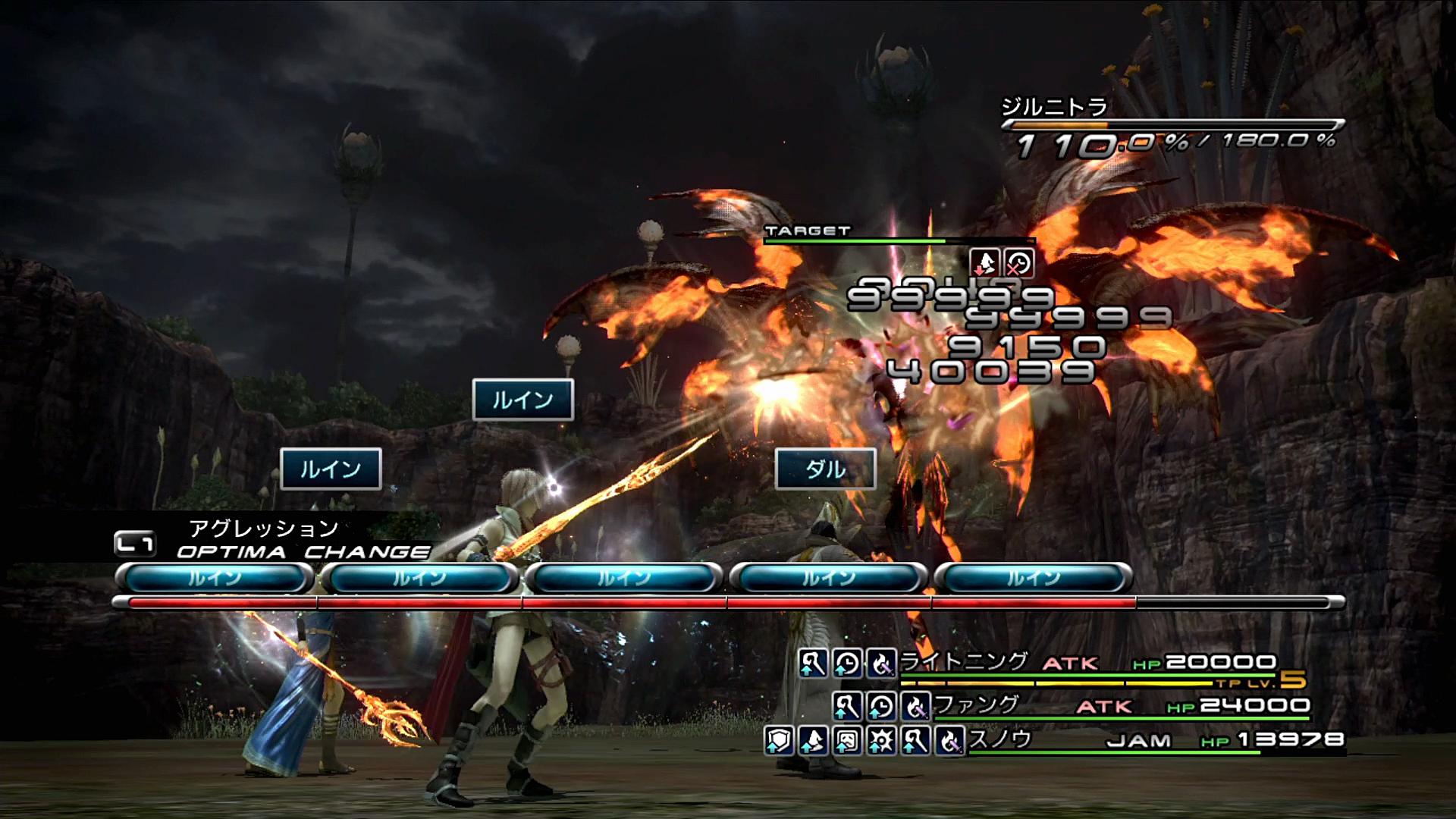The width and height of the screenshot is (1456, 819).
Task: Select the last ルイン command in the queue
Action: coord(1033,579)
